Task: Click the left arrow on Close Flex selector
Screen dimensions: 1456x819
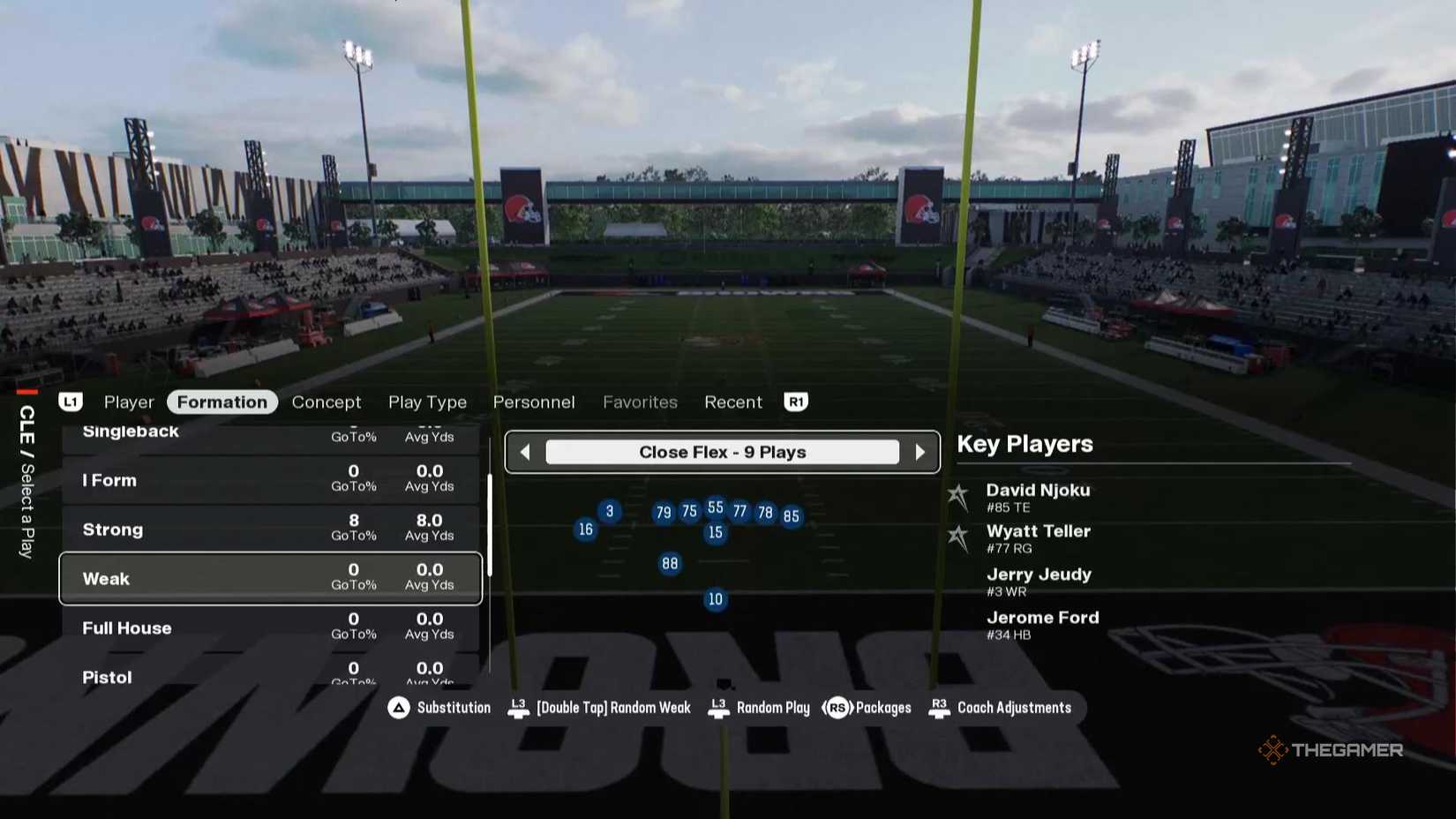Action: (x=524, y=452)
